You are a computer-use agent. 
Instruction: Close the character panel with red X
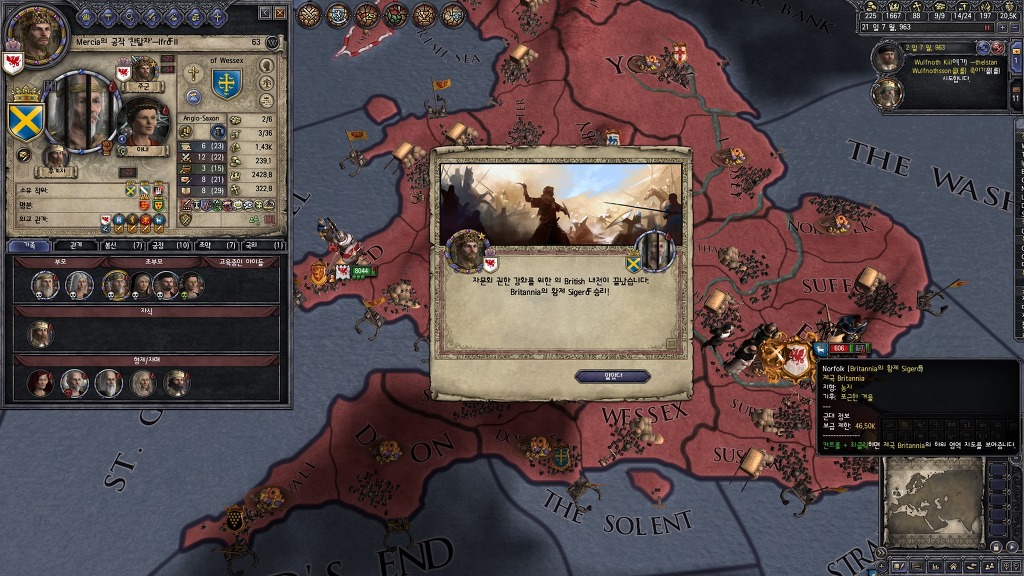point(280,13)
